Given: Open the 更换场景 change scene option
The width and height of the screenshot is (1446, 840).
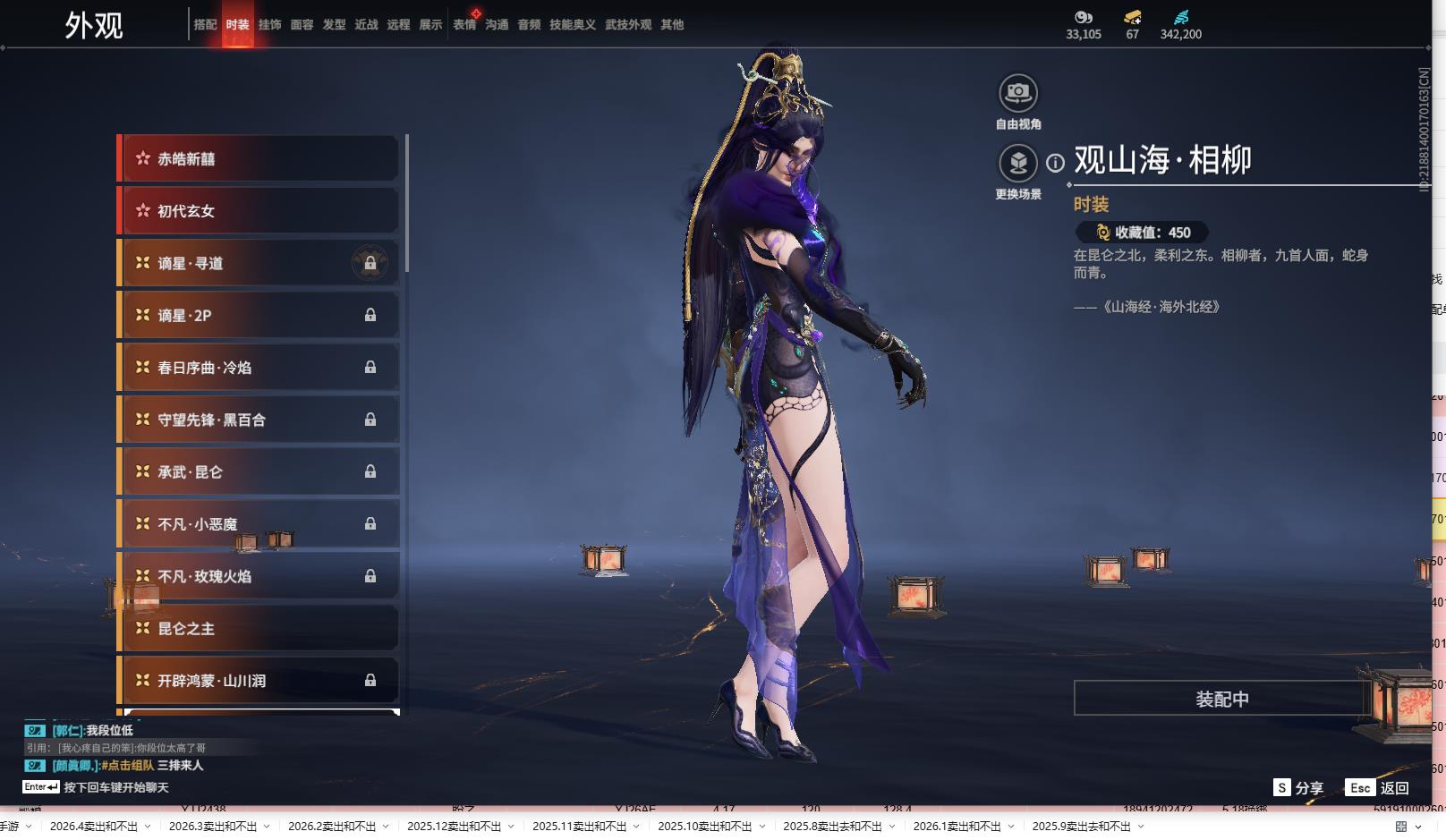Looking at the screenshot, I should click(x=1017, y=163).
